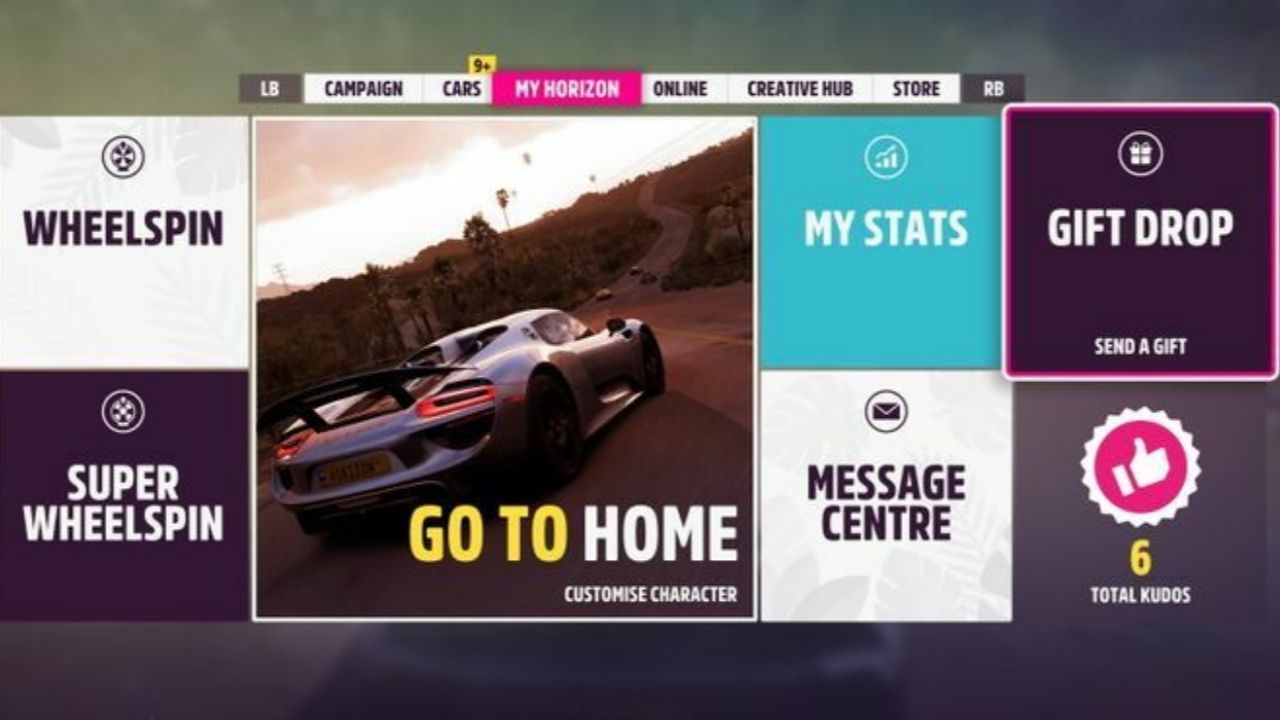Open the My Stats chart icon
The image size is (1280, 720).
click(886, 157)
